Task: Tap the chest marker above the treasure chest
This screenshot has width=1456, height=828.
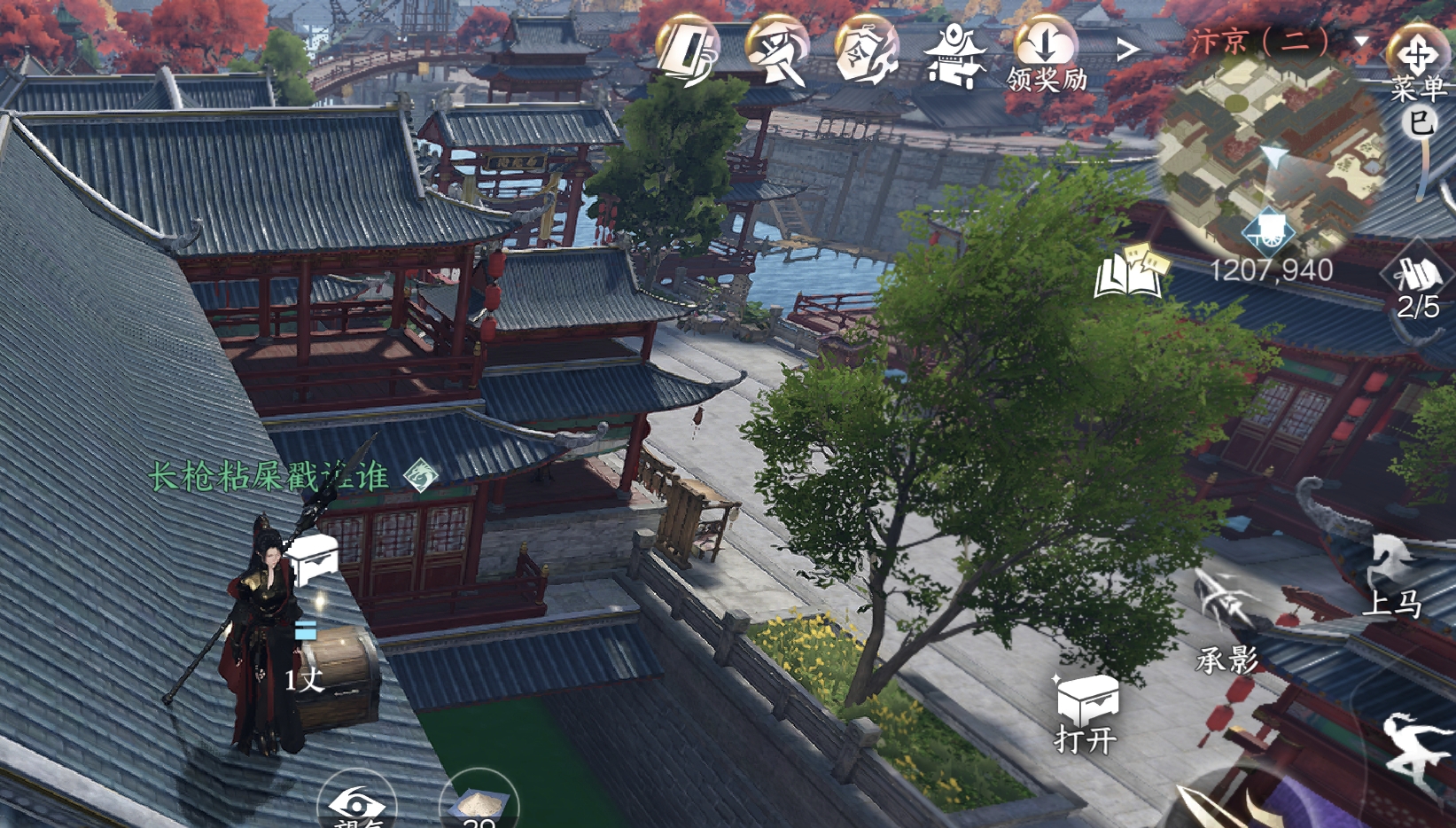Action: click(314, 559)
